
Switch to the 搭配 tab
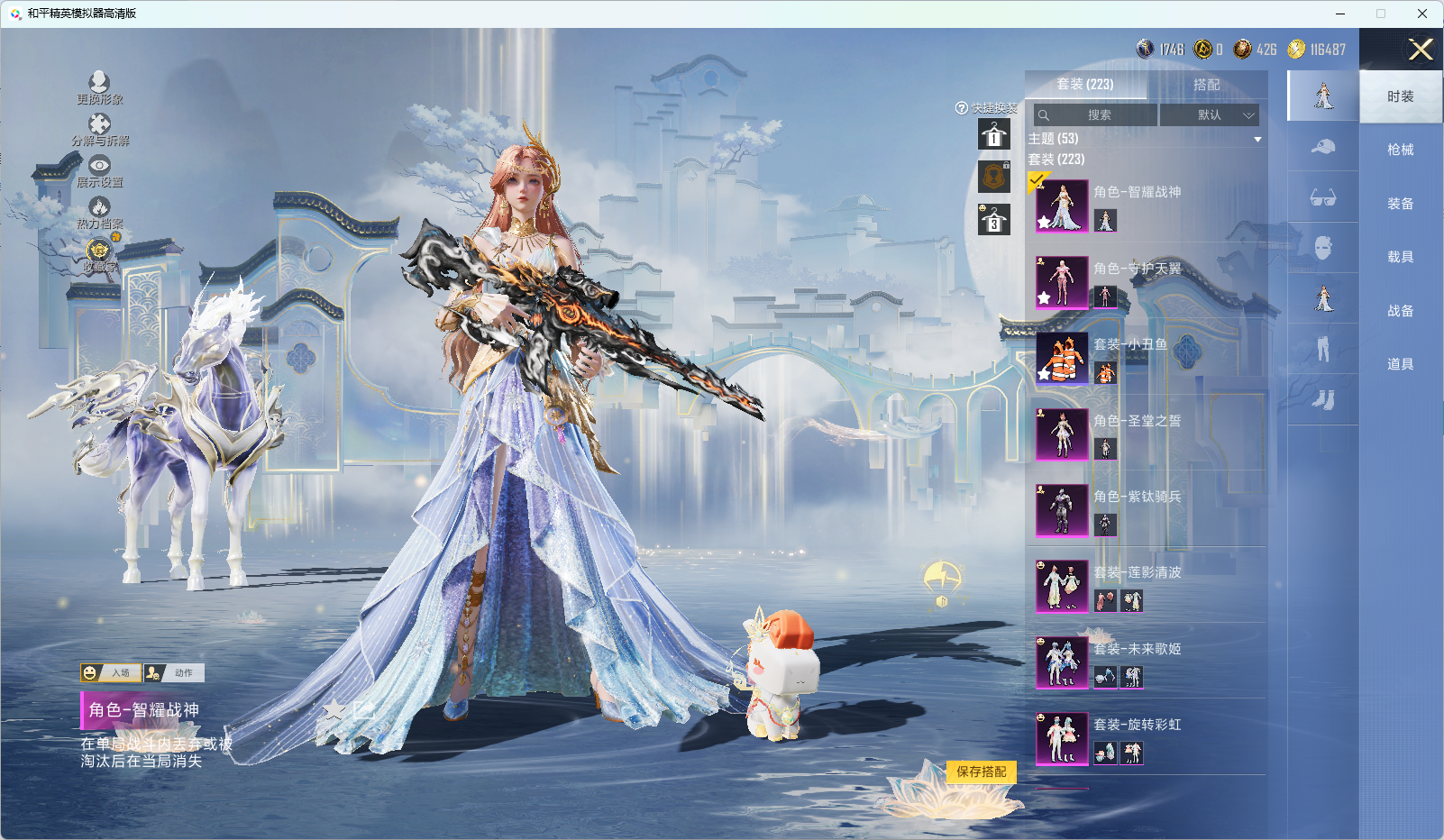[1206, 85]
